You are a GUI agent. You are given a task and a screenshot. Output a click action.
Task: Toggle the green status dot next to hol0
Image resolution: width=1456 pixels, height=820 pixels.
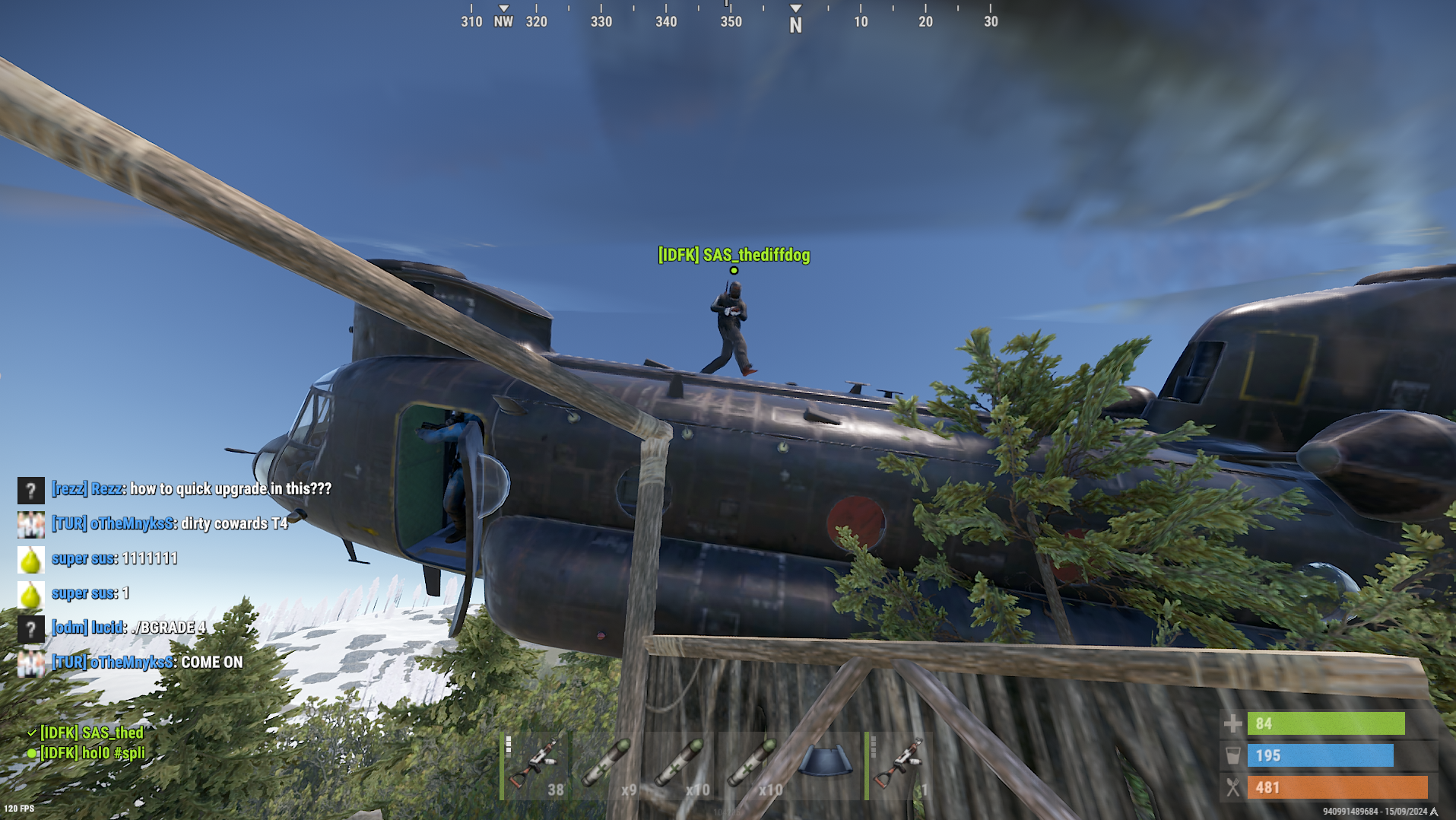(x=31, y=753)
